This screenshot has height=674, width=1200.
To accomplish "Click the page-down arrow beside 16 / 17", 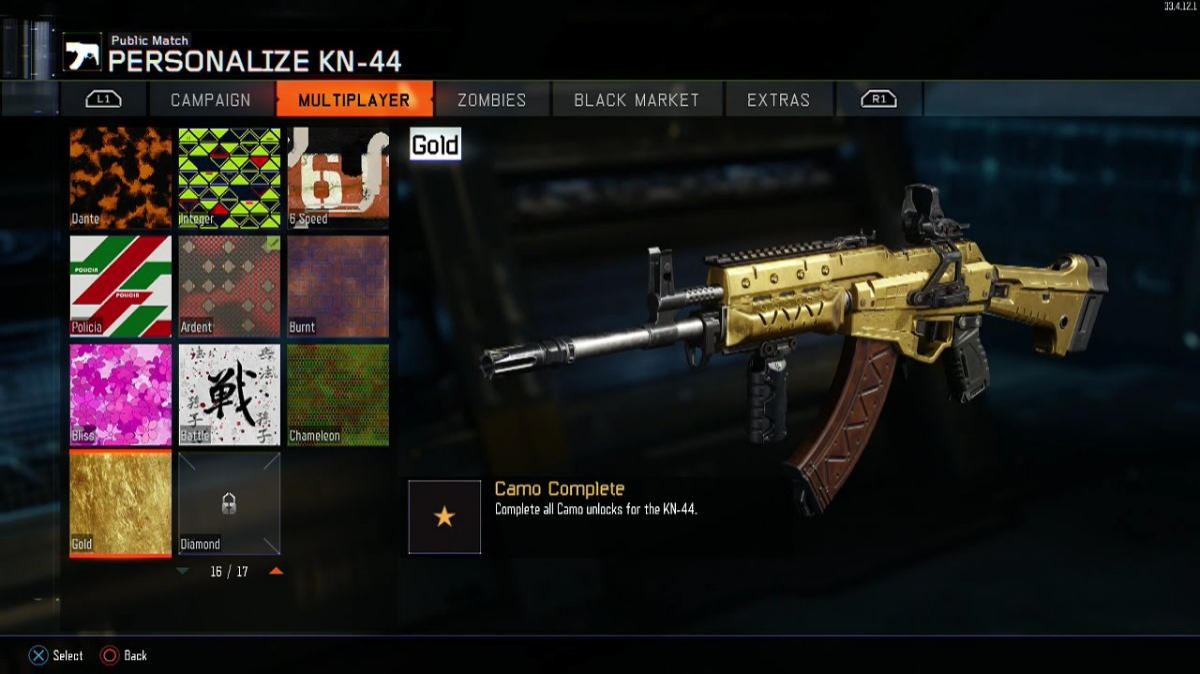I will tap(182, 571).
